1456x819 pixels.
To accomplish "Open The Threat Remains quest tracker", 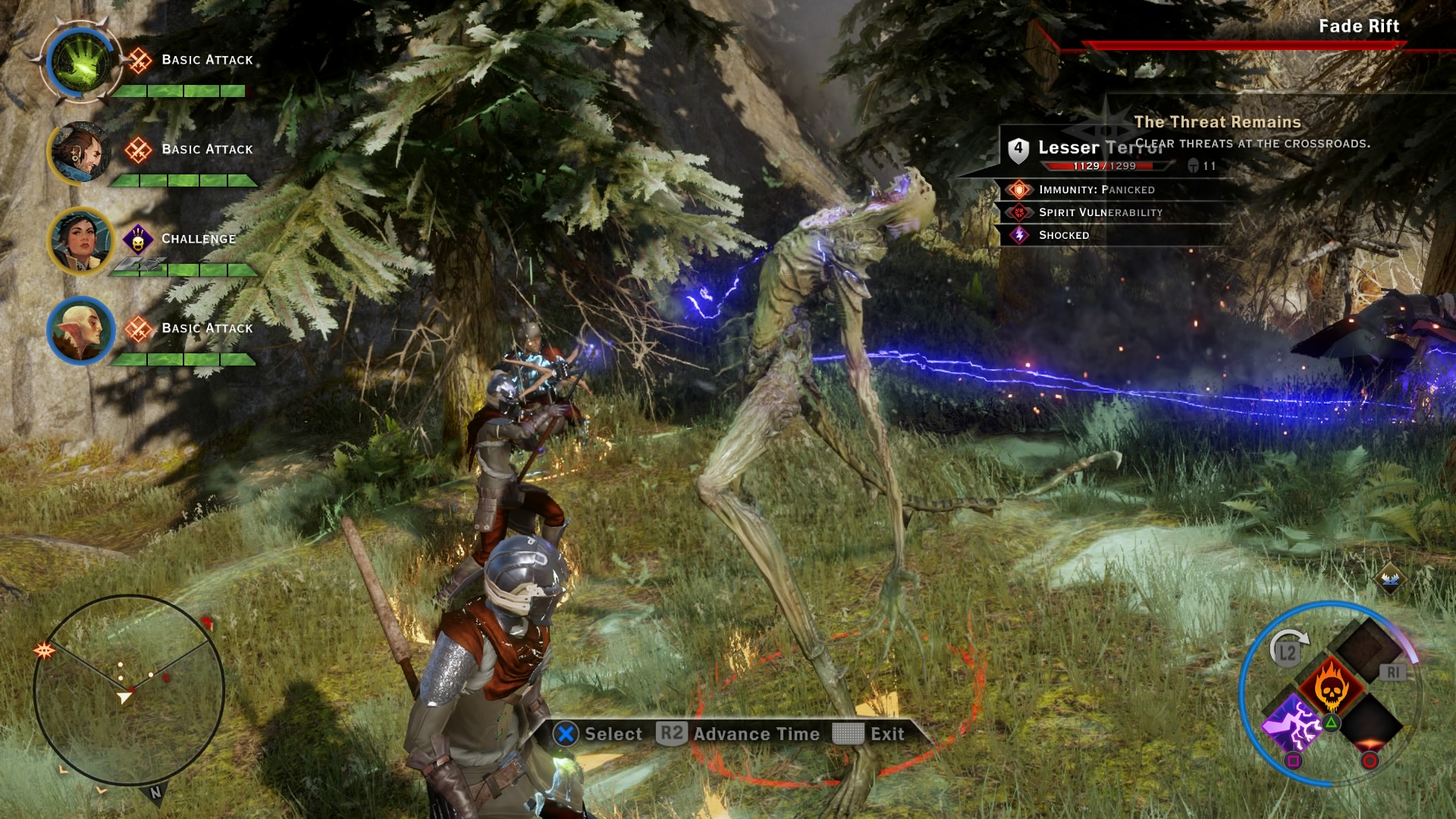I will pos(1217,122).
